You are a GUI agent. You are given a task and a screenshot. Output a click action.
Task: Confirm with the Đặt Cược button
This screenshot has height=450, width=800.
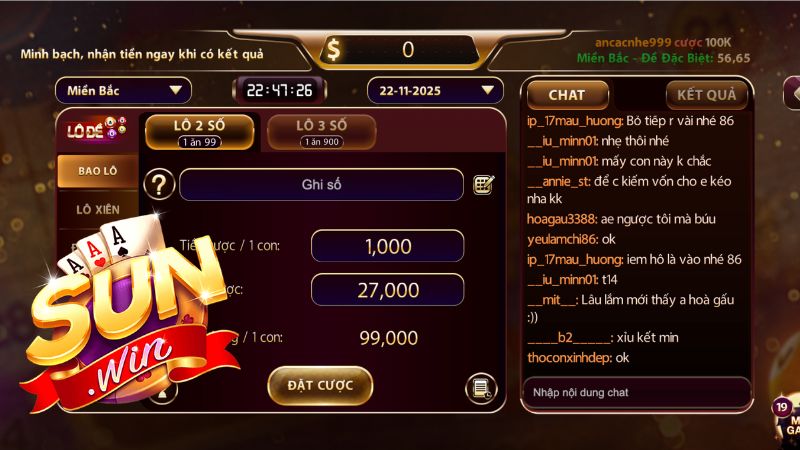tap(320, 385)
